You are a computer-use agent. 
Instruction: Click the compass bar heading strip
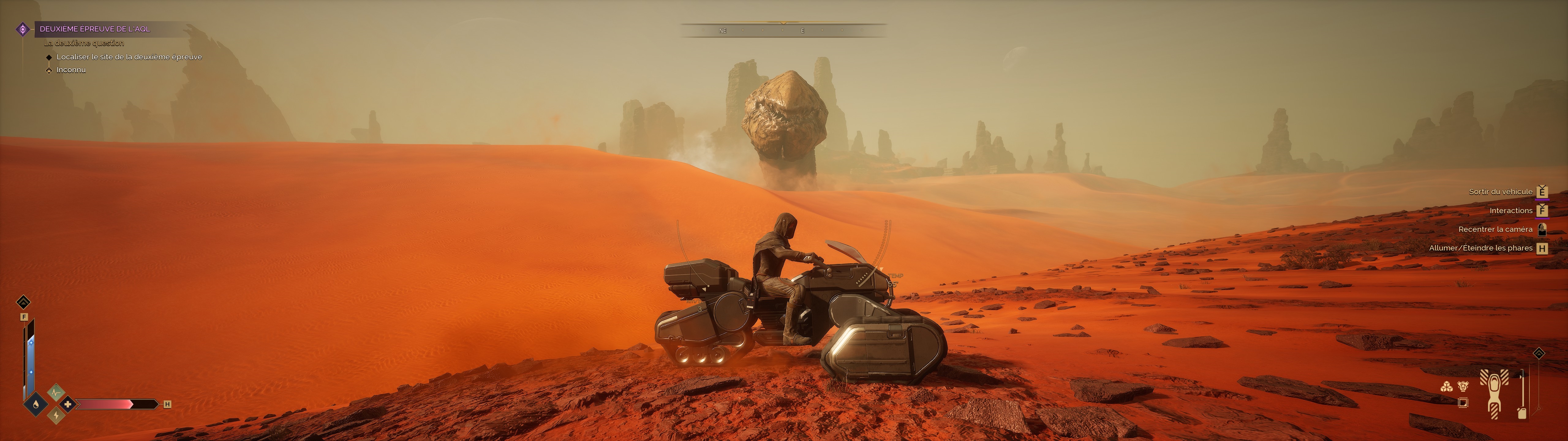point(783,30)
